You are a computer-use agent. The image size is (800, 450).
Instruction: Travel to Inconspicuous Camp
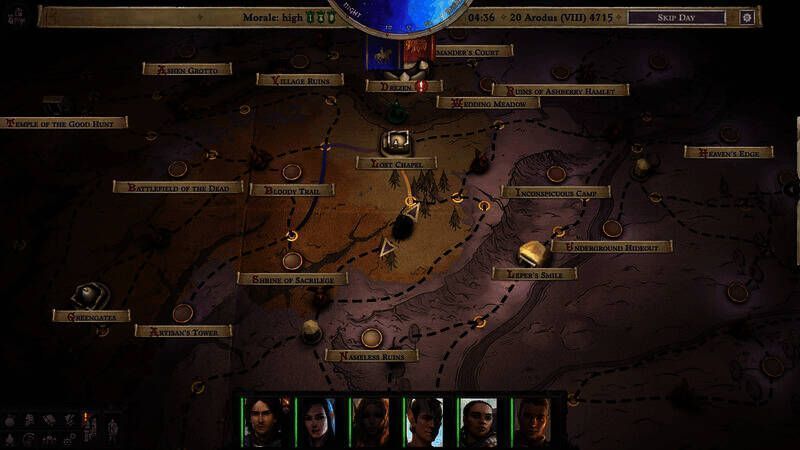(x=555, y=192)
